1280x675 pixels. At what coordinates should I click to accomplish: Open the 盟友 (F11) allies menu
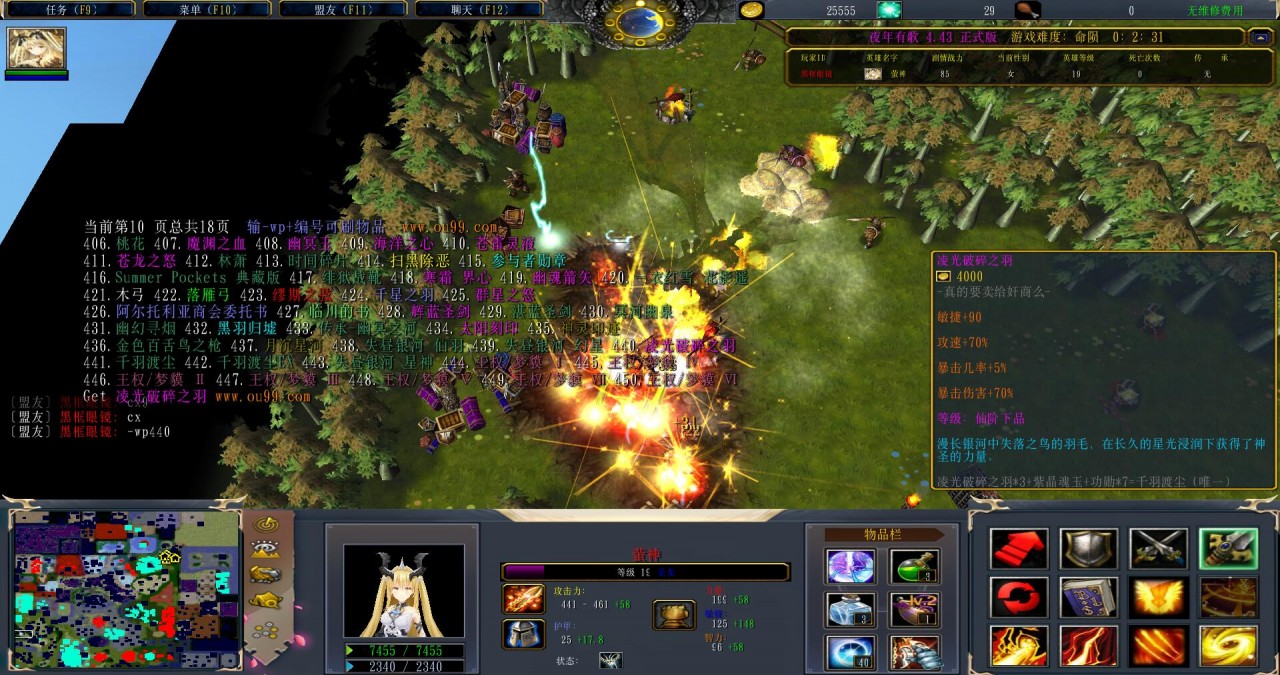[341, 10]
